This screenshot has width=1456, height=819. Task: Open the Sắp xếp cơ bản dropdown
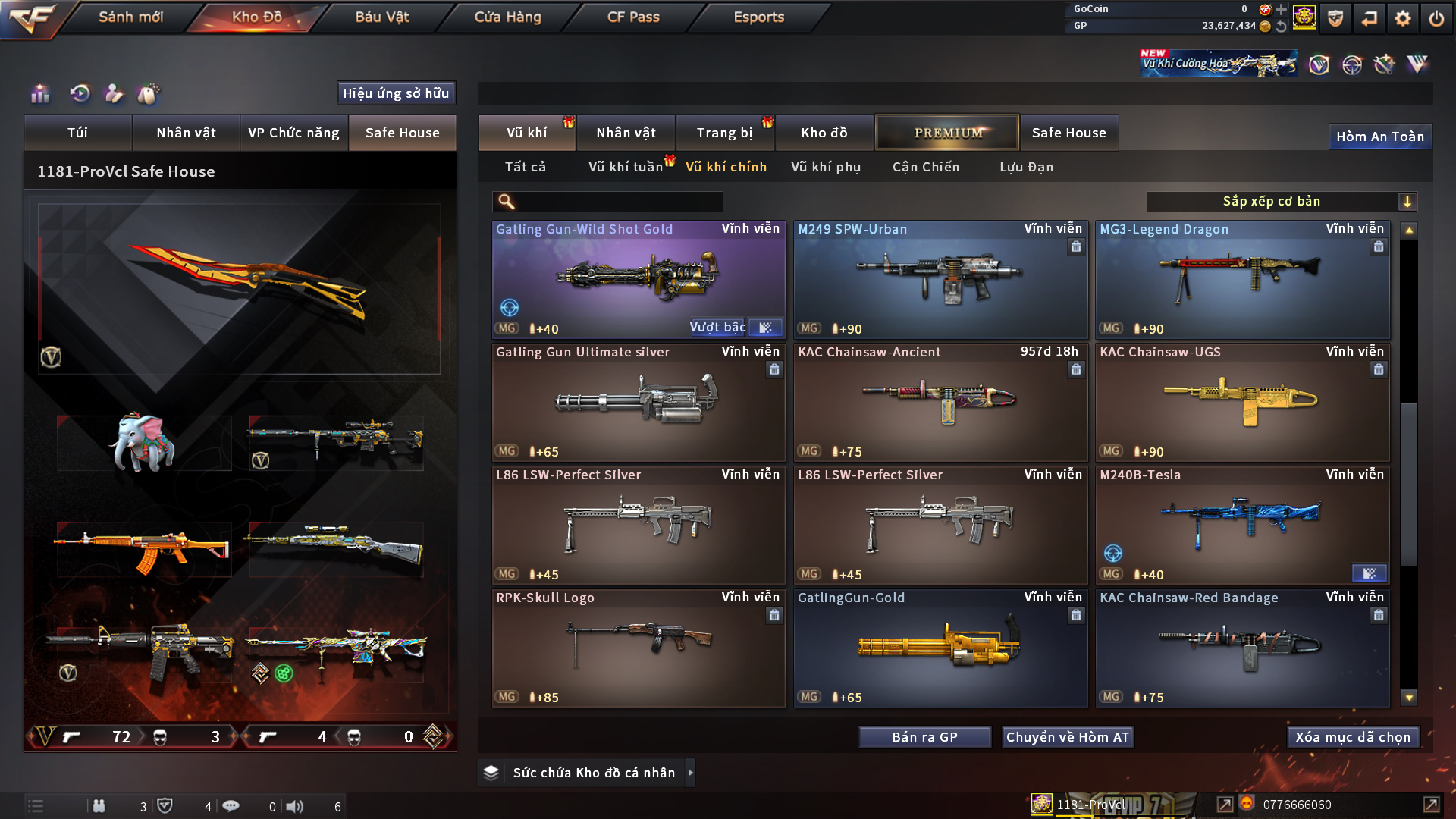[x=1281, y=201]
